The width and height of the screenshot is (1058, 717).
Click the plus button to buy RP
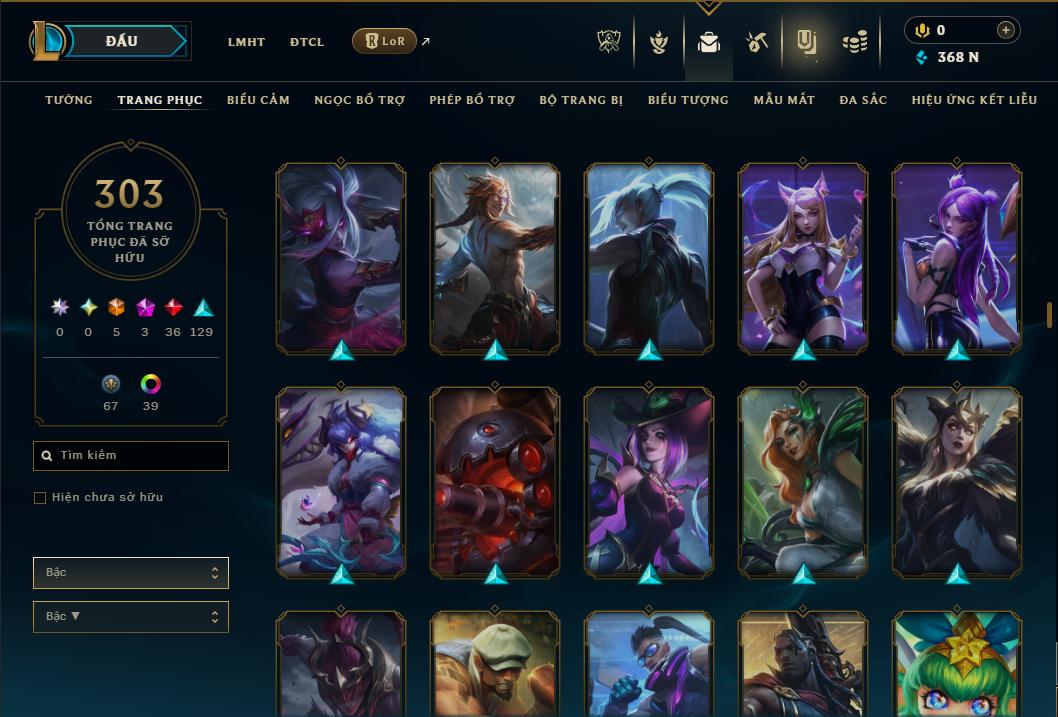point(1005,30)
